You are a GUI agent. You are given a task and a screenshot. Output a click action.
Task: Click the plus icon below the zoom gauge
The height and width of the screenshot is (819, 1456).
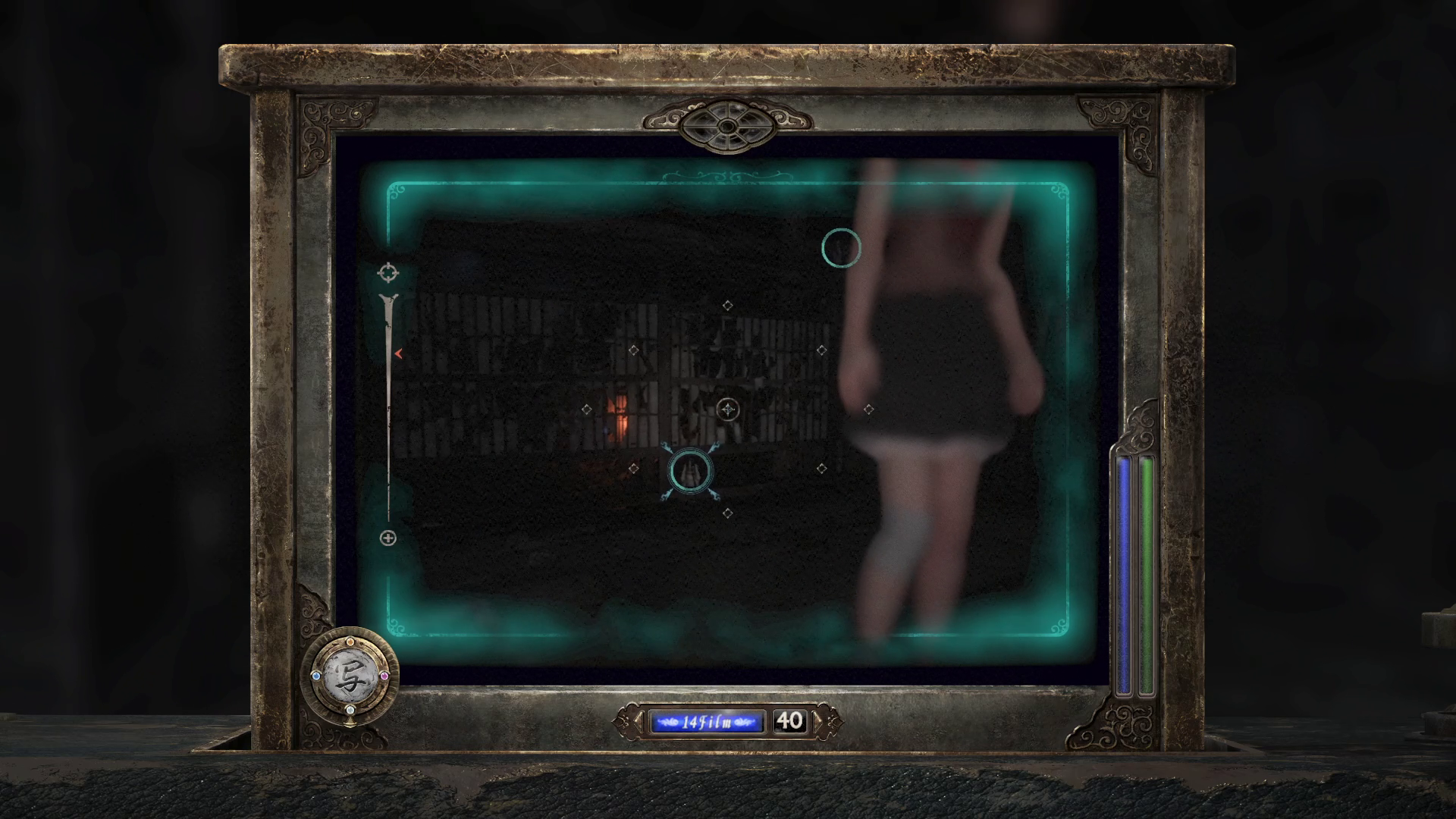pos(388,538)
